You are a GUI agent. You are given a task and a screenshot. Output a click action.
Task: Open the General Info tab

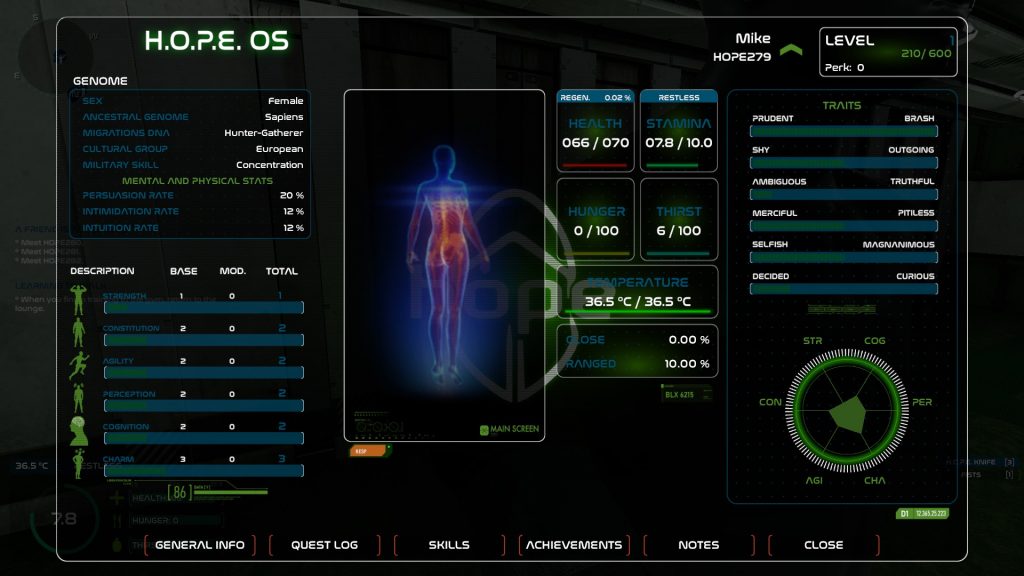pyautogui.click(x=200, y=545)
